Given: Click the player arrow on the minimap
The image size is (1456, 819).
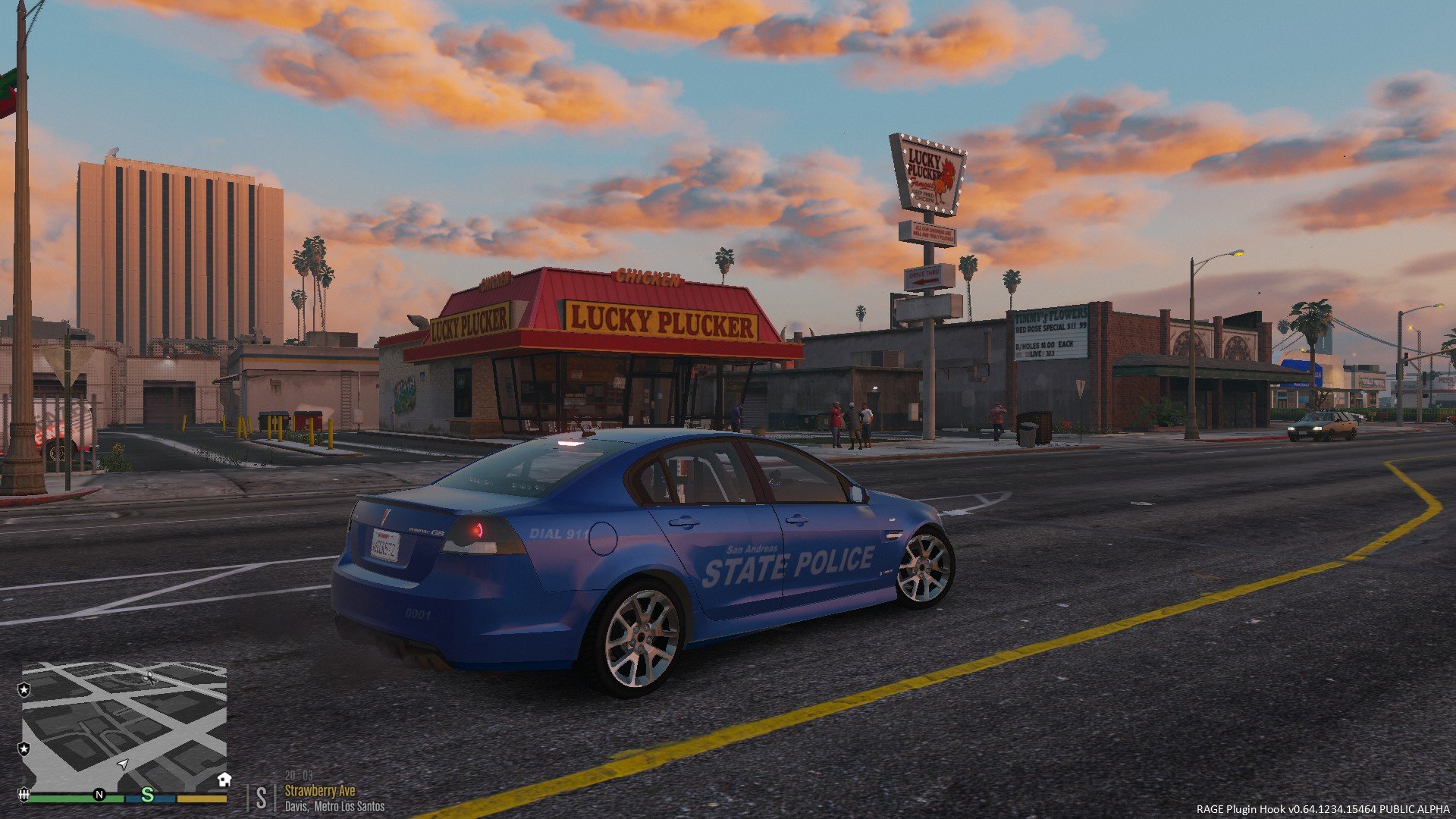Looking at the screenshot, I should (x=123, y=764).
